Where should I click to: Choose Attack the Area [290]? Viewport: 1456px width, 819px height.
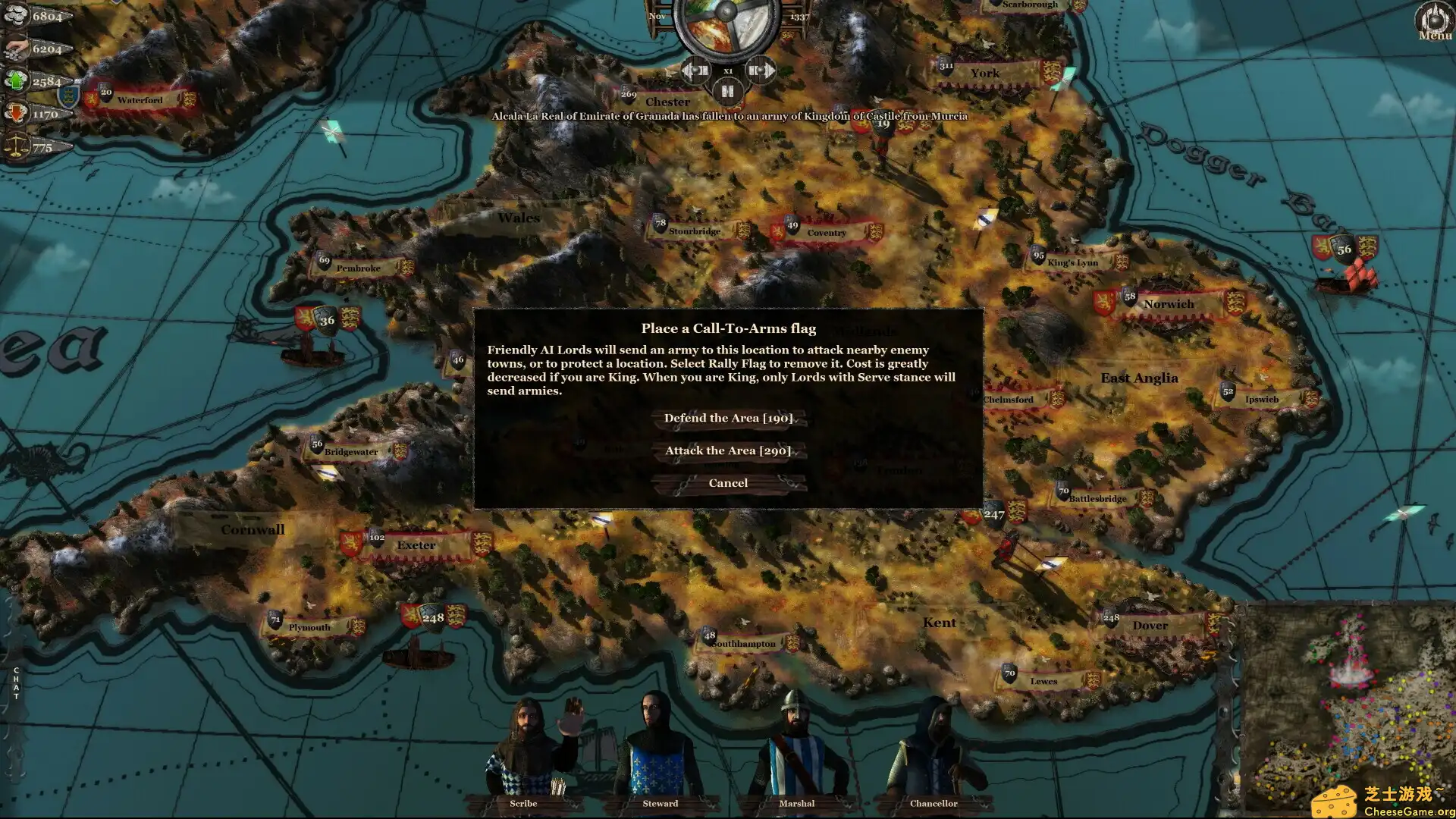727,450
